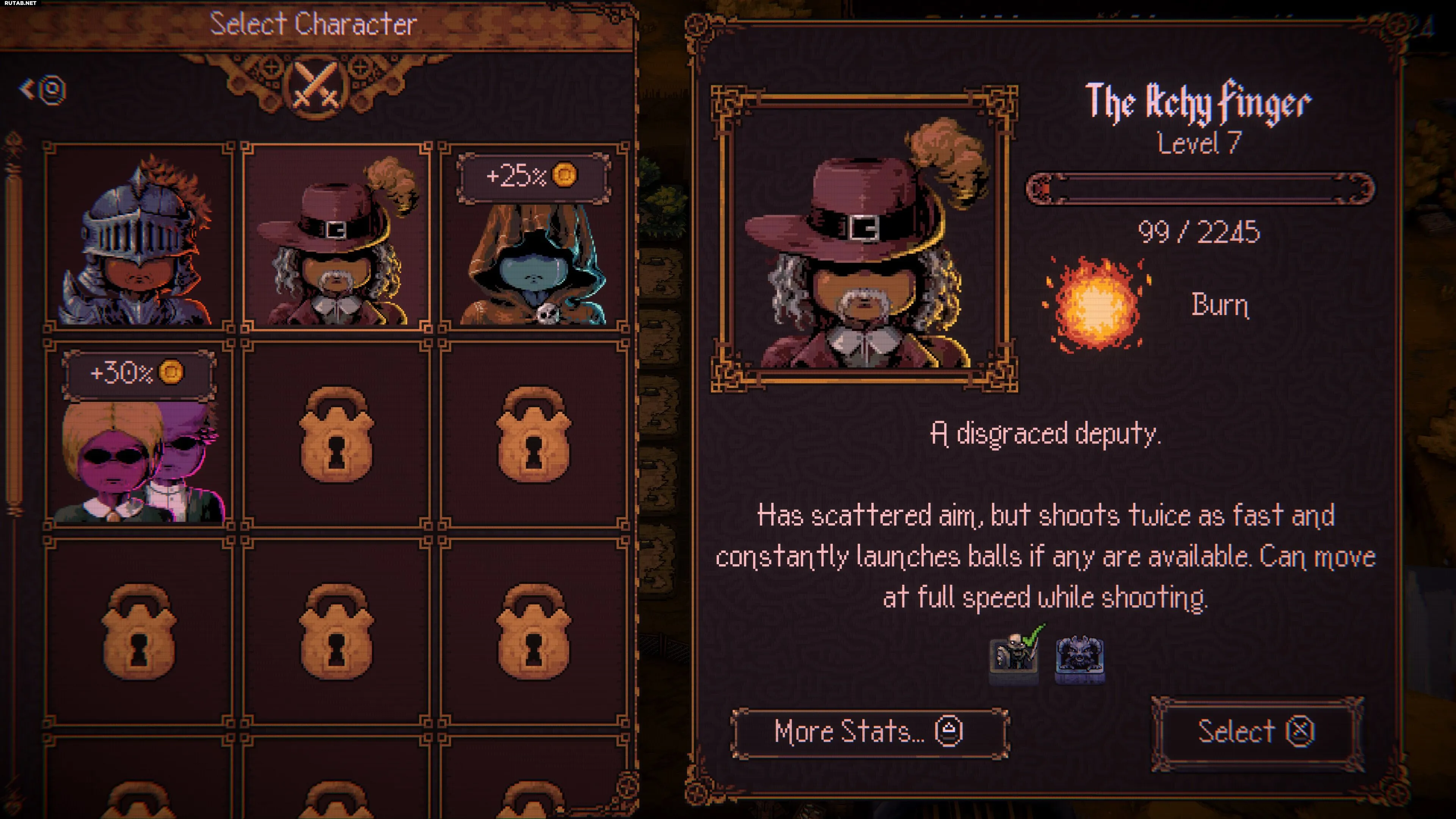Inspect the Burn fireball icon
The image size is (1456, 819).
point(1097,304)
